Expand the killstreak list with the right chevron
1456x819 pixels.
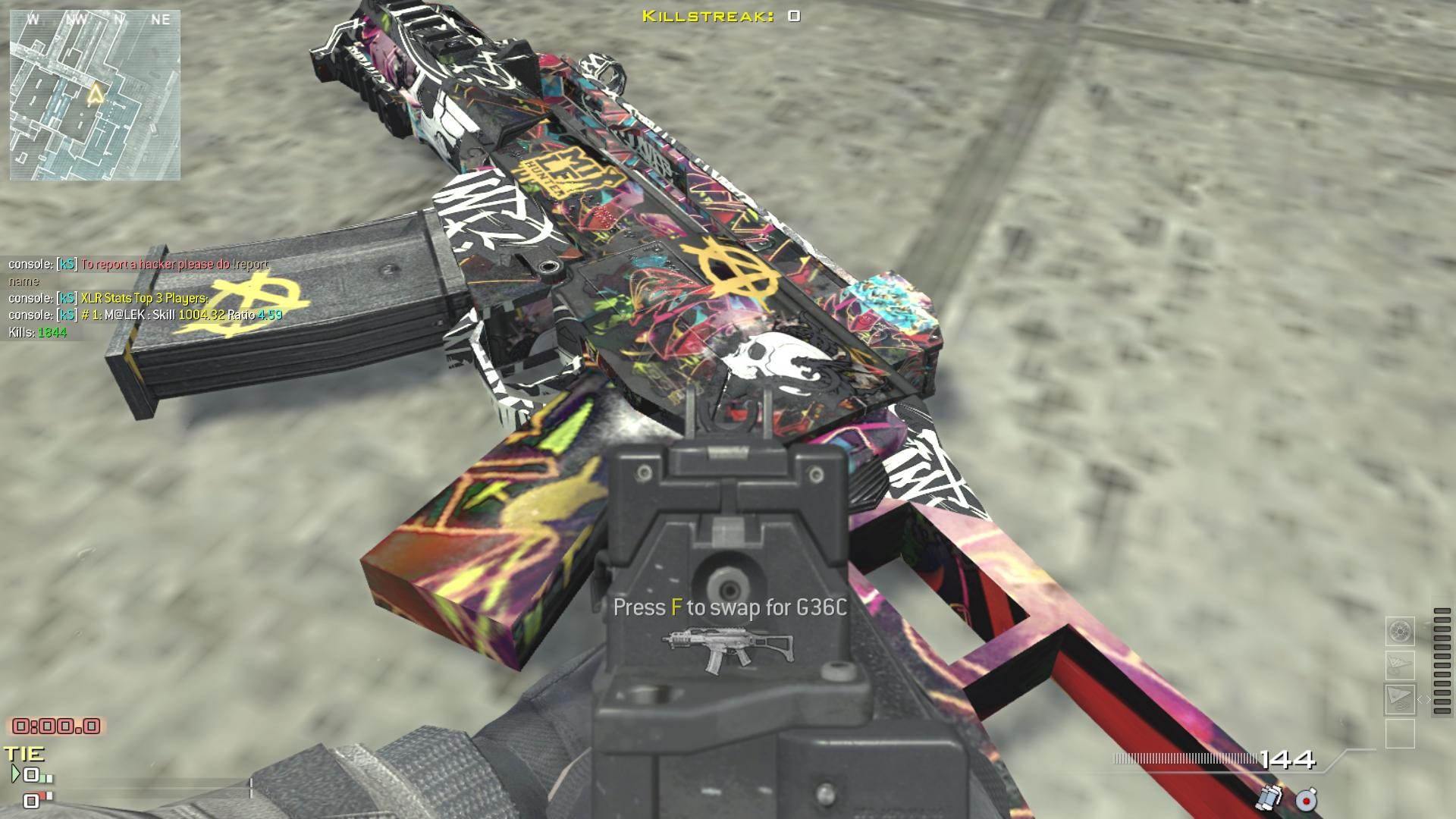[1429, 700]
